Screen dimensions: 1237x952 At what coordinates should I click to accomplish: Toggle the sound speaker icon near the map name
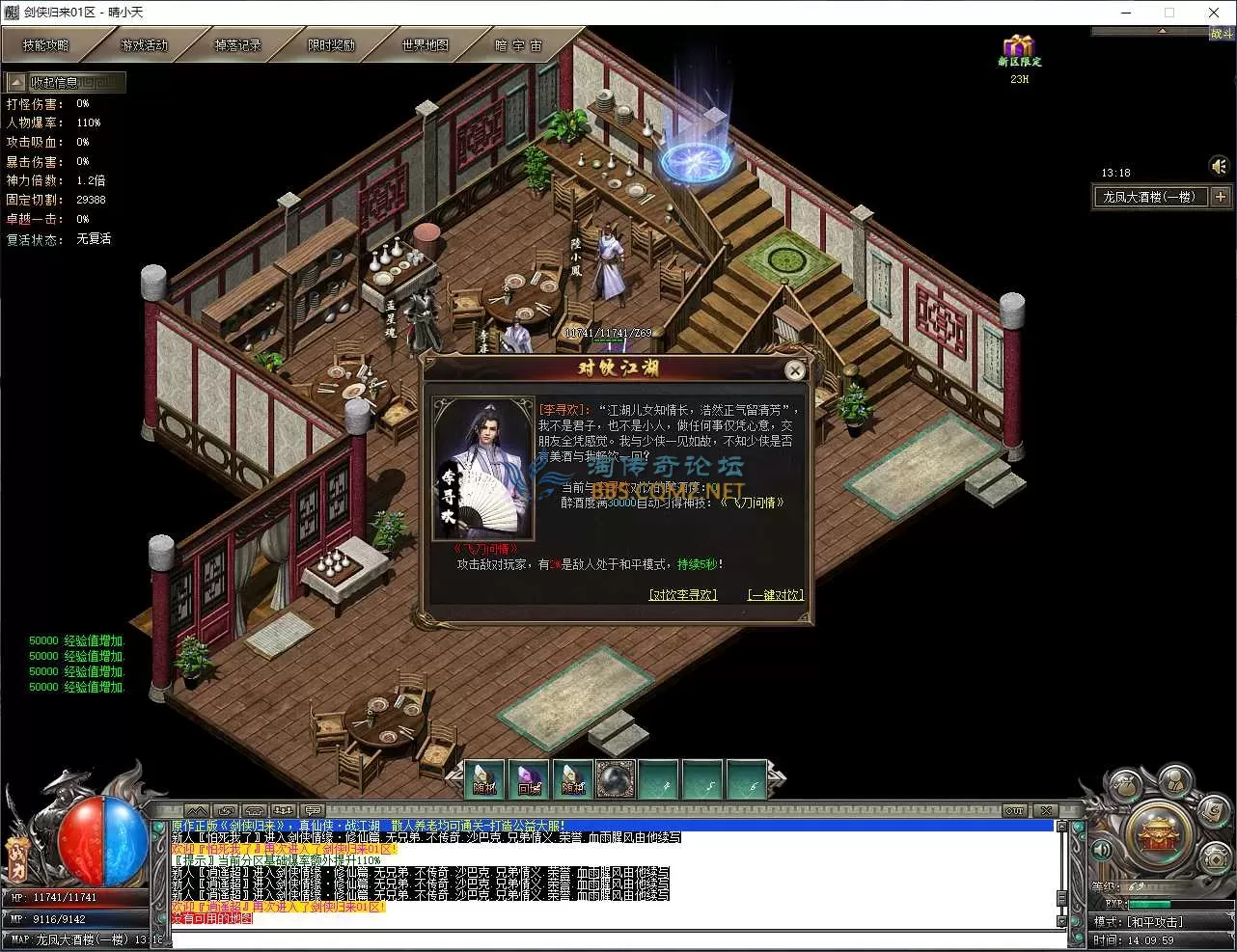tap(1219, 167)
